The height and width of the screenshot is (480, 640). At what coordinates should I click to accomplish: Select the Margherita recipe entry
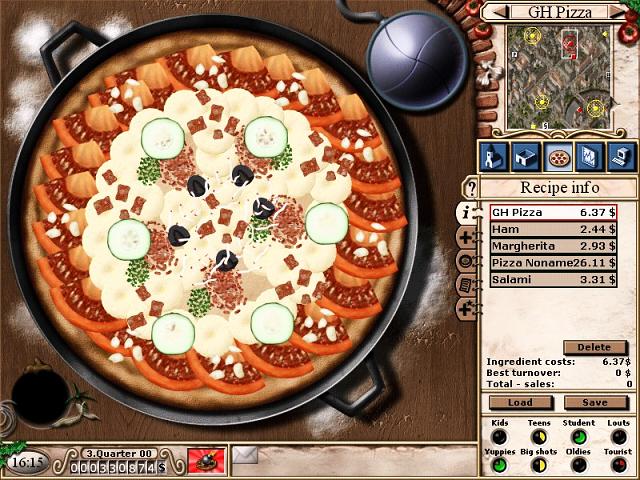click(552, 246)
